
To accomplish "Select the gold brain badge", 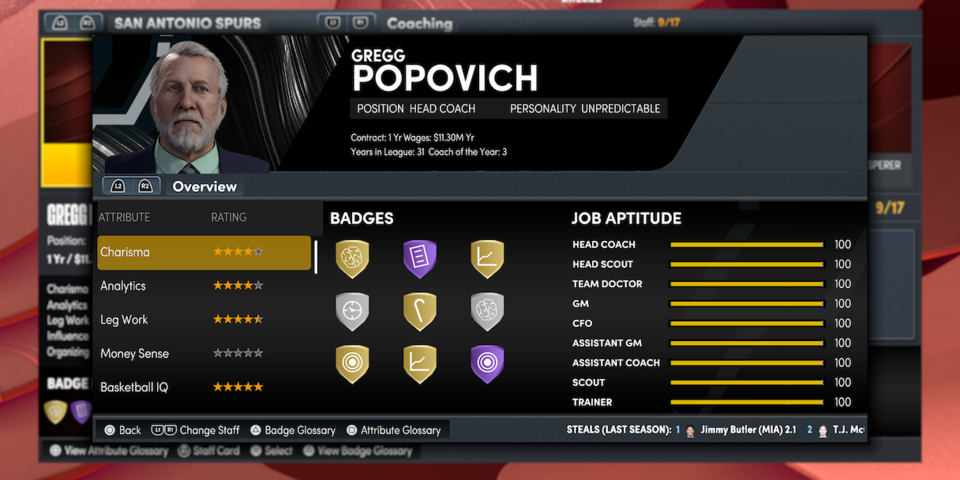I will coord(352,258).
